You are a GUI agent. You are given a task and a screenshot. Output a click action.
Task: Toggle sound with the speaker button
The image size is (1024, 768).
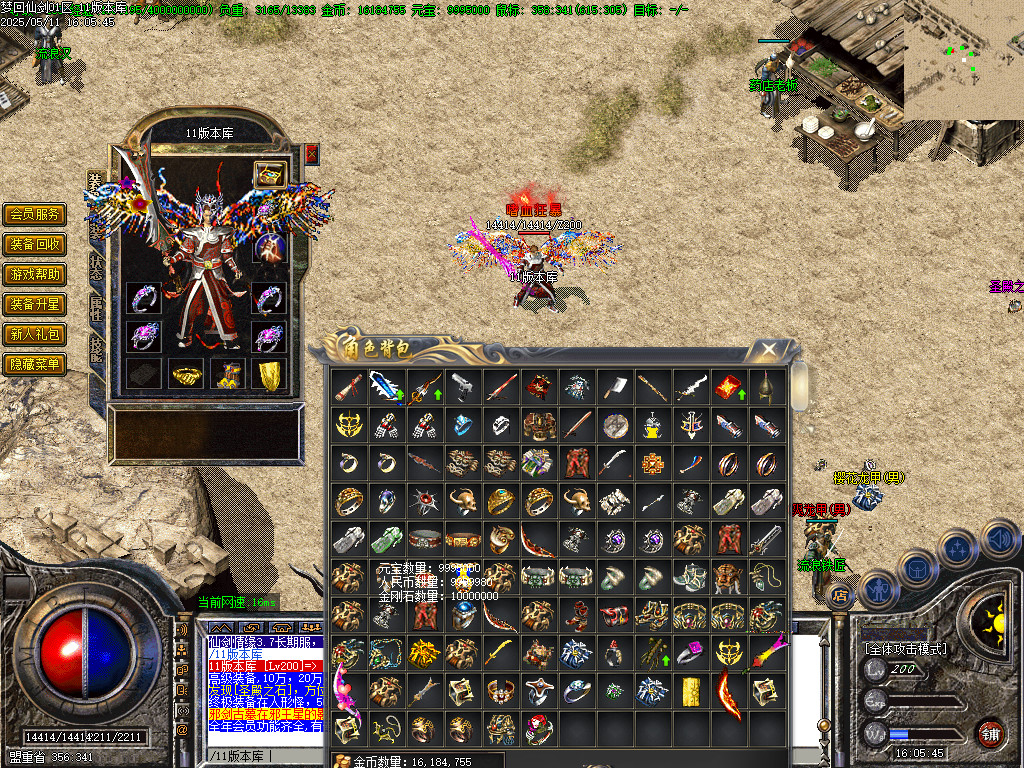pyautogui.click(x=999, y=541)
